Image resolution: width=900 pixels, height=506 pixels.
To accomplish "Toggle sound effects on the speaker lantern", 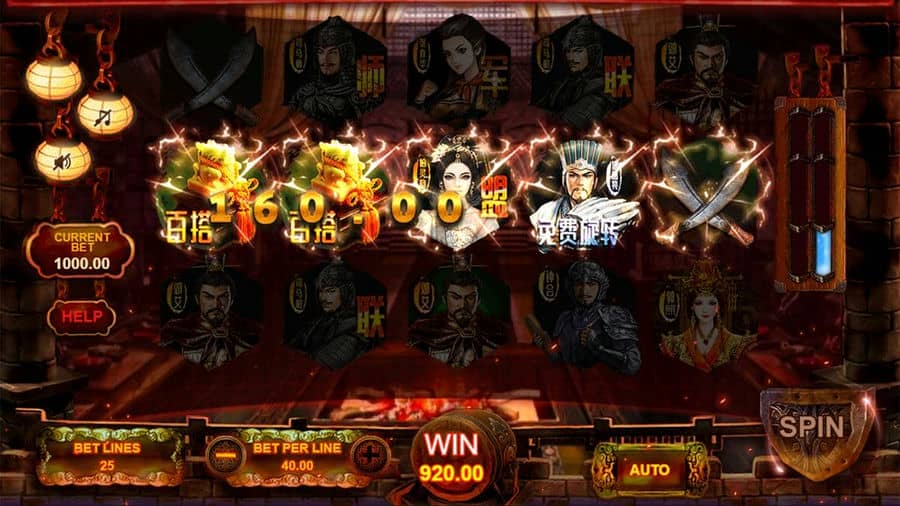I will point(63,160).
